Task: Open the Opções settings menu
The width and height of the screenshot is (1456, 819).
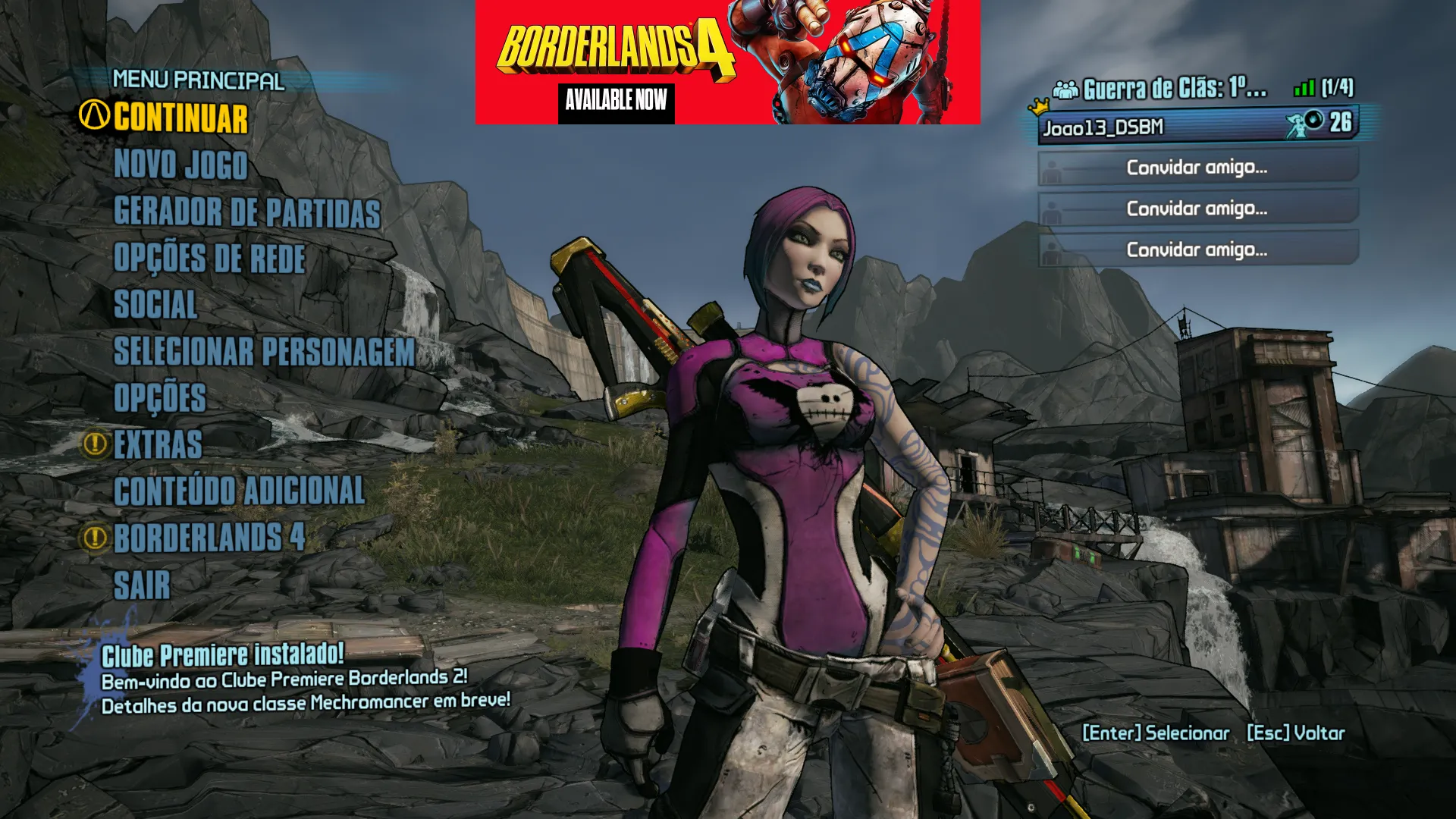Action: tap(159, 398)
